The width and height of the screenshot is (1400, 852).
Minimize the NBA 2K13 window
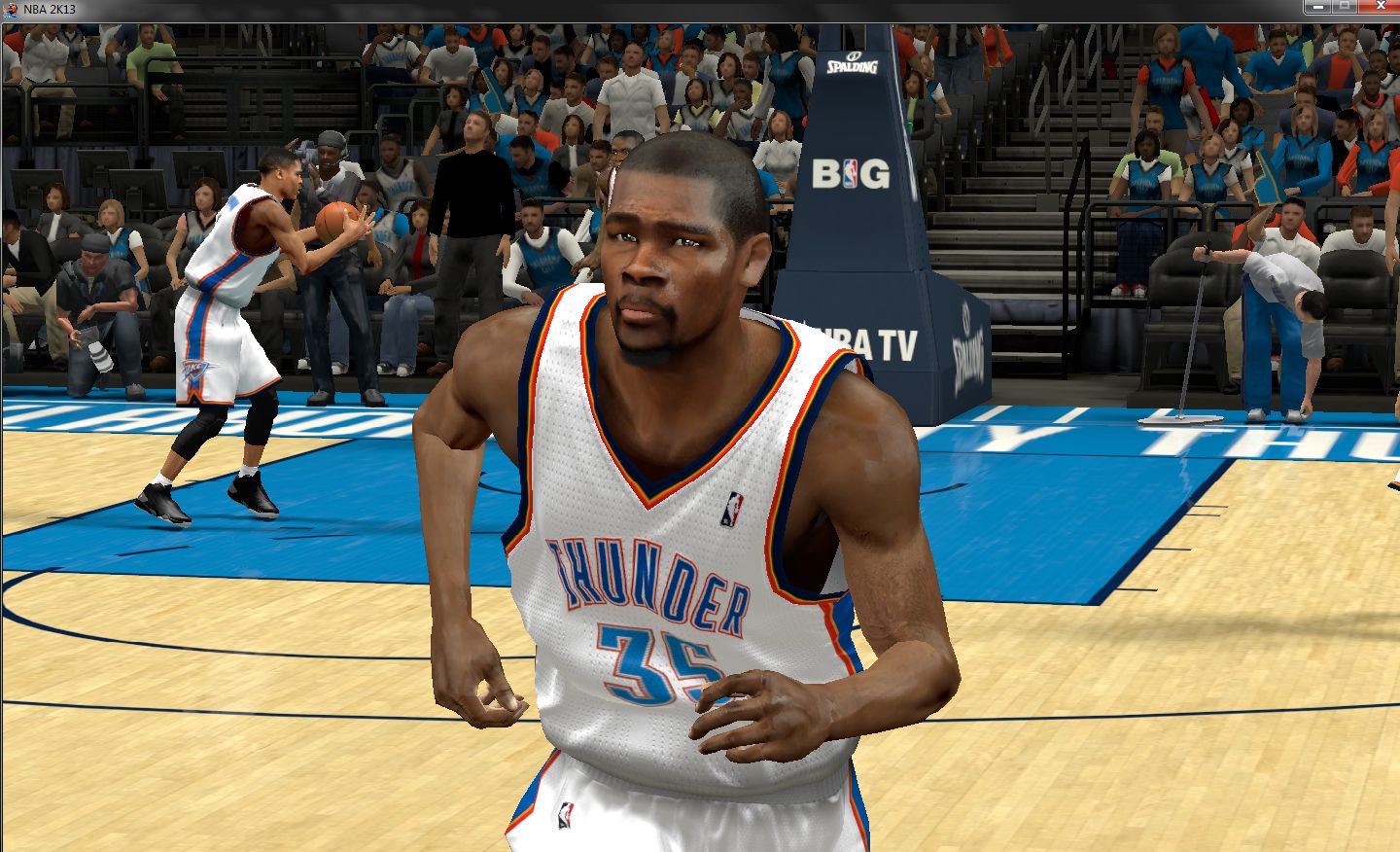coord(1318,7)
